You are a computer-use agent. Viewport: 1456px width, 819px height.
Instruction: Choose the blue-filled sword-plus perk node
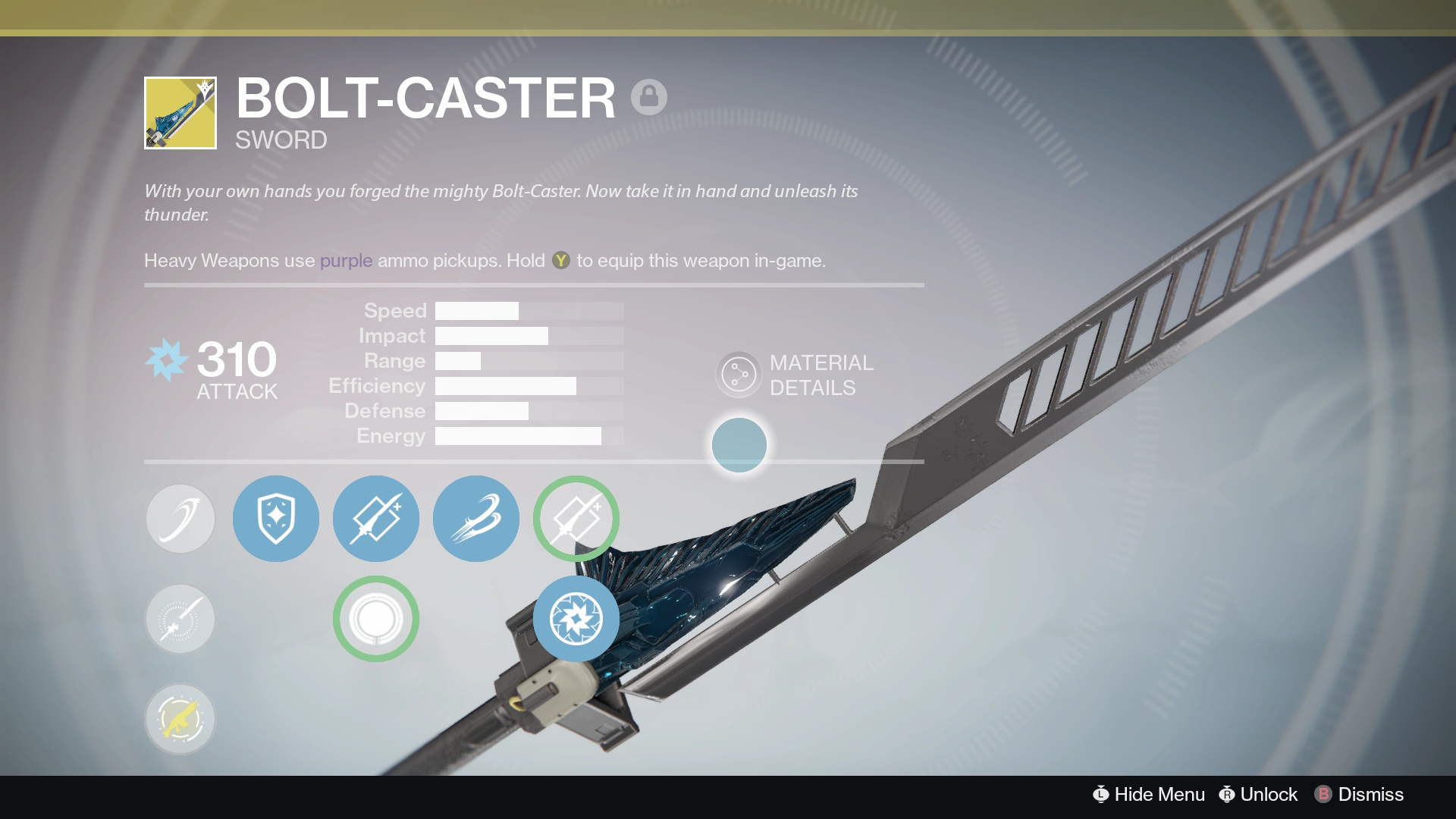click(x=376, y=519)
